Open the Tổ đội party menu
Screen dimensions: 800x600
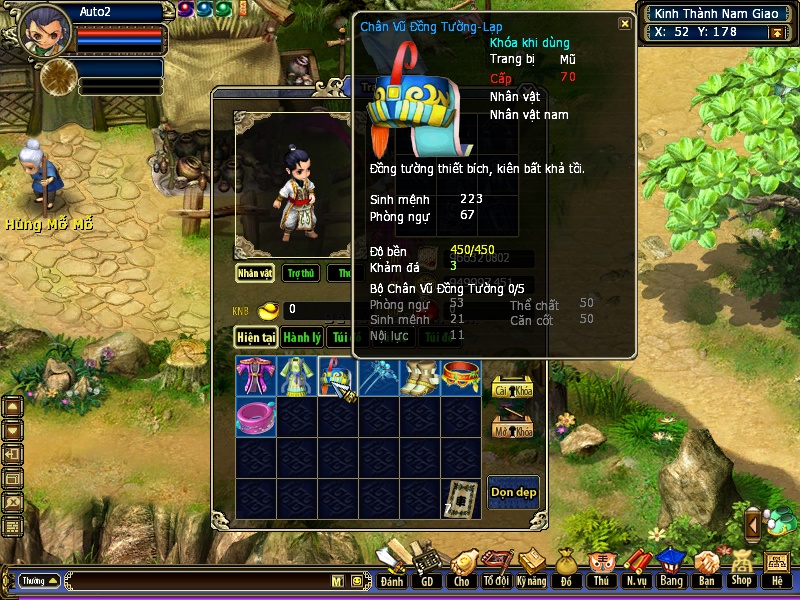coord(496,567)
